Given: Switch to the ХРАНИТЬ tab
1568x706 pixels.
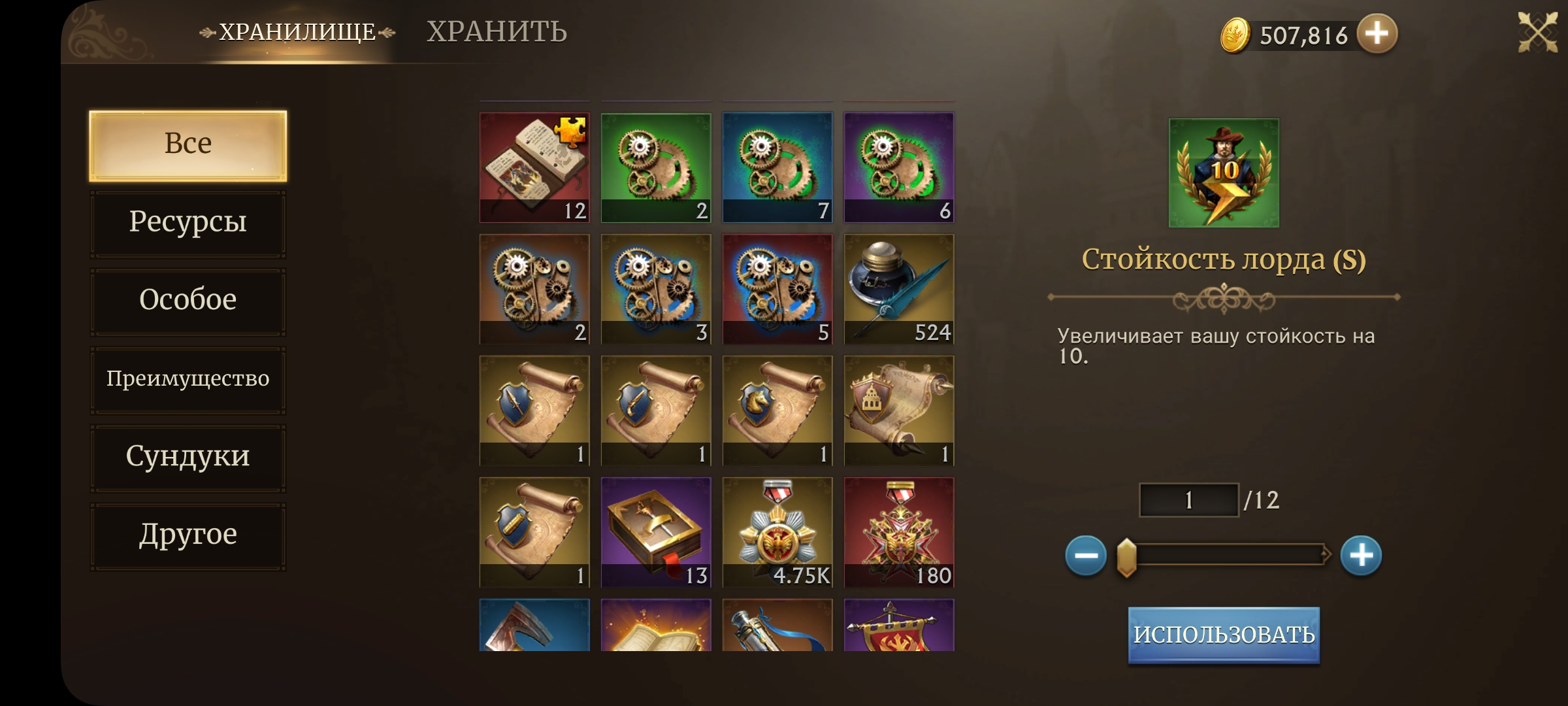Looking at the screenshot, I should point(497,31).
